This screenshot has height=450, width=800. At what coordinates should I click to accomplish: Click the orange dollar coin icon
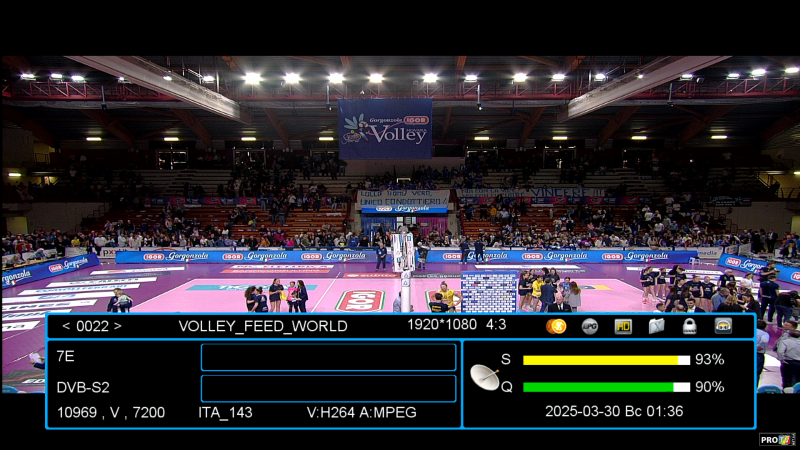(557, 326)
